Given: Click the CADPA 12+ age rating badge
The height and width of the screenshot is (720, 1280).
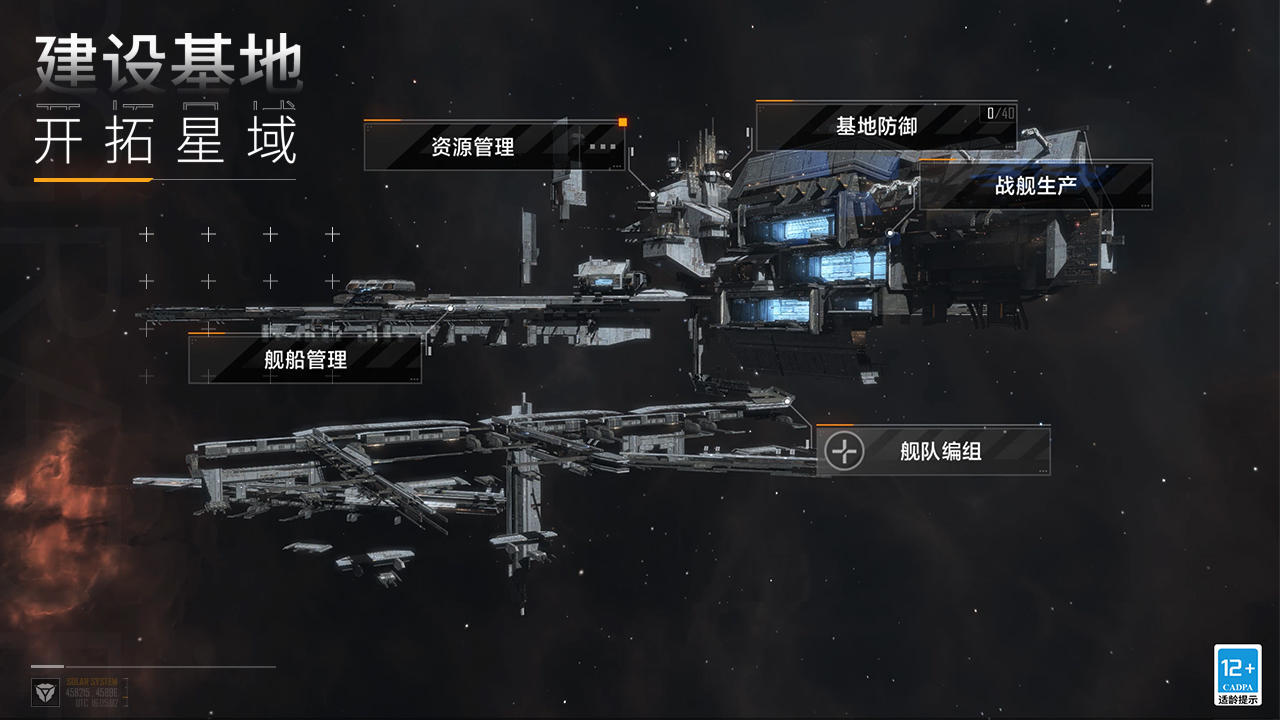Looking at the screenshot, I should 1237,675.
